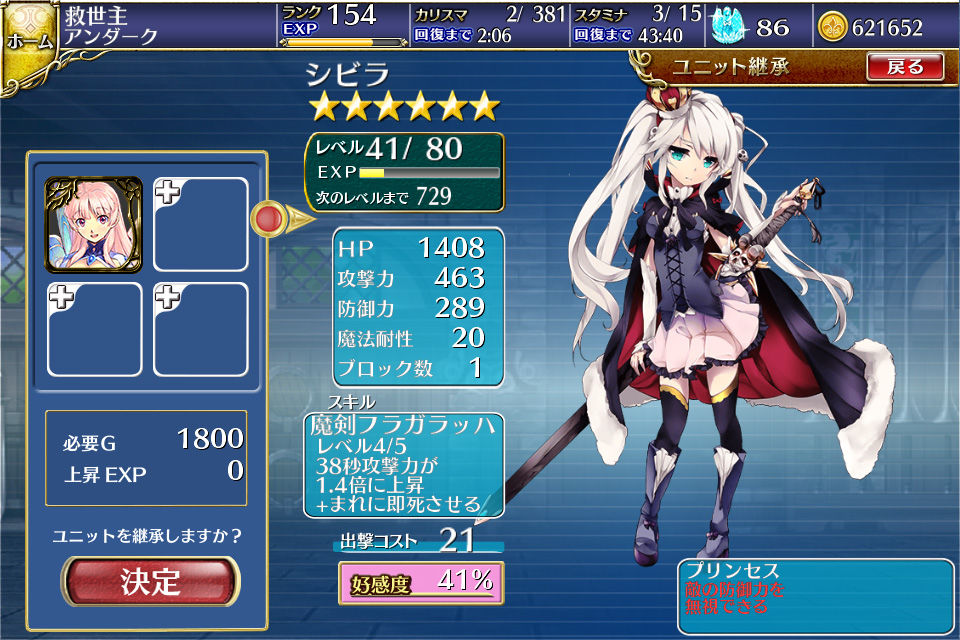Select the pink-haired unit portrait slot
960x640 pixels.
(93, 224)
